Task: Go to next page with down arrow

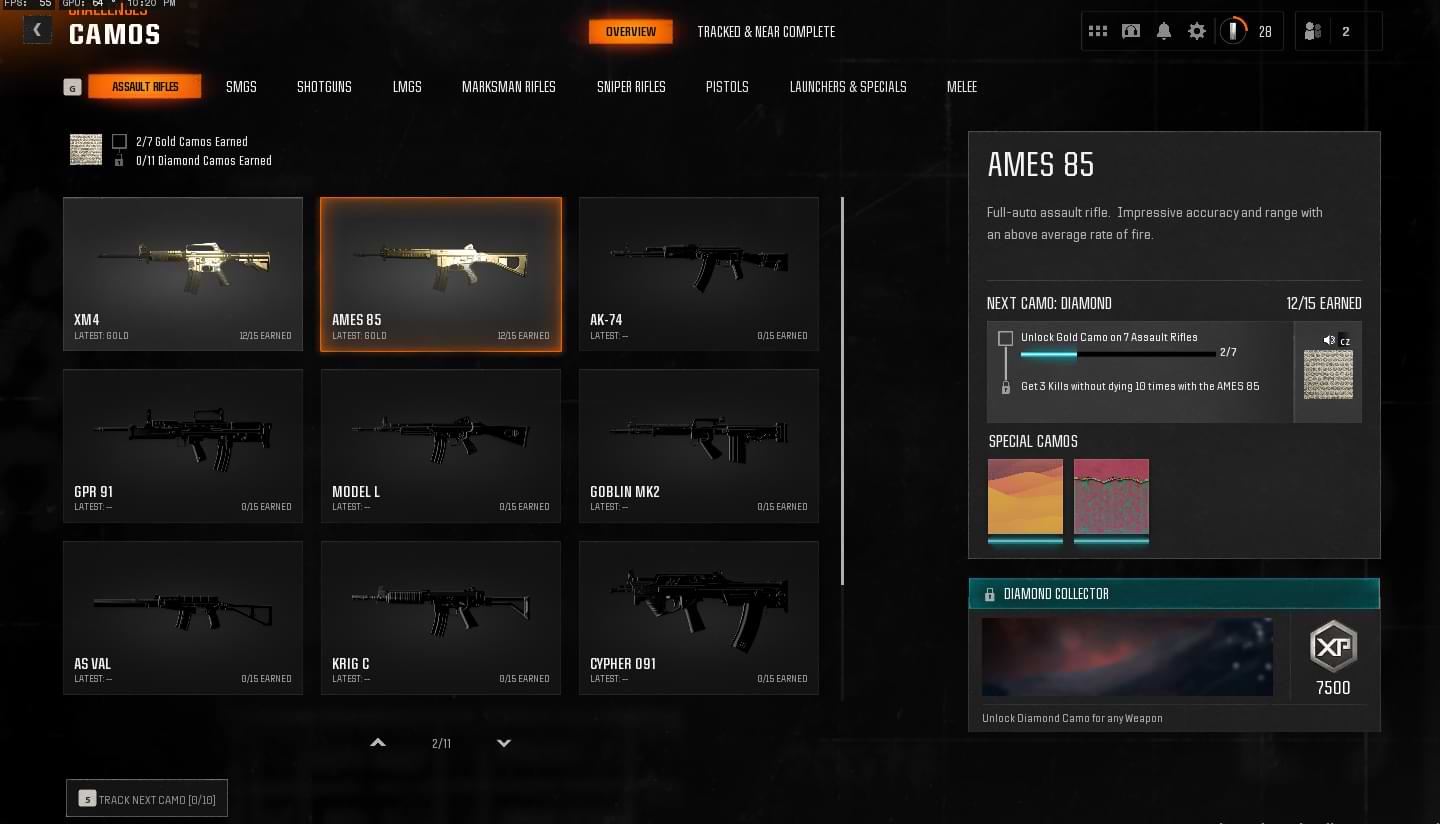Action: click(504, 743)
